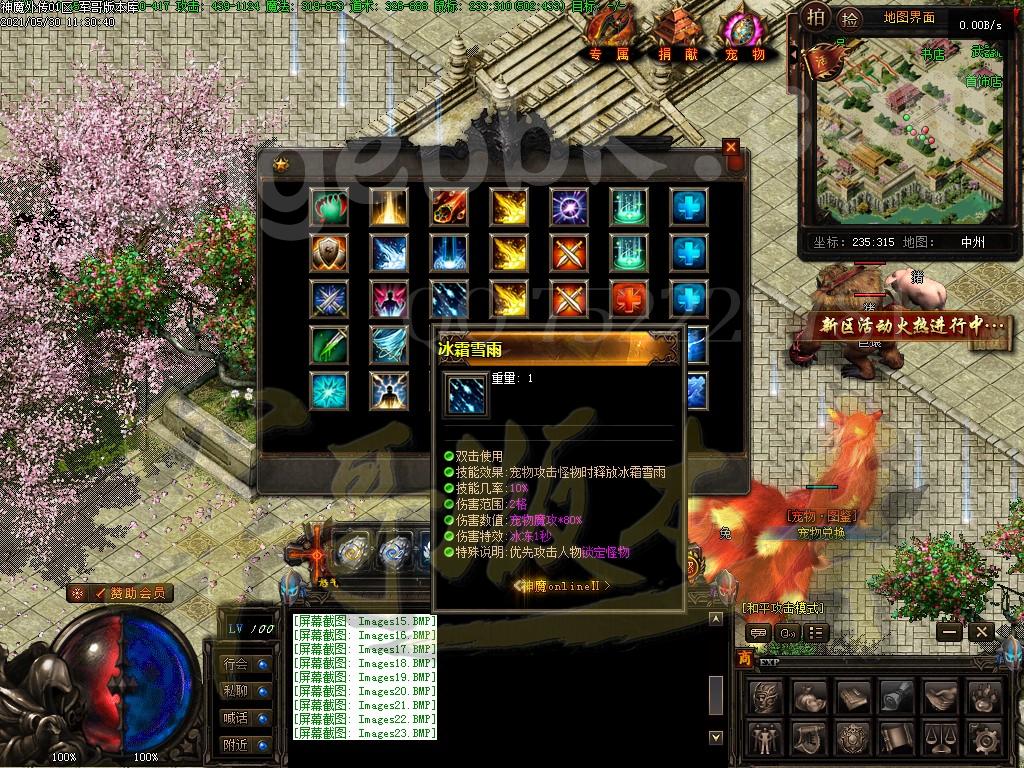This screenshot has width=1024, height=768.
Task: Select the meteor fireball skill icon
Action: coord(449,207)
